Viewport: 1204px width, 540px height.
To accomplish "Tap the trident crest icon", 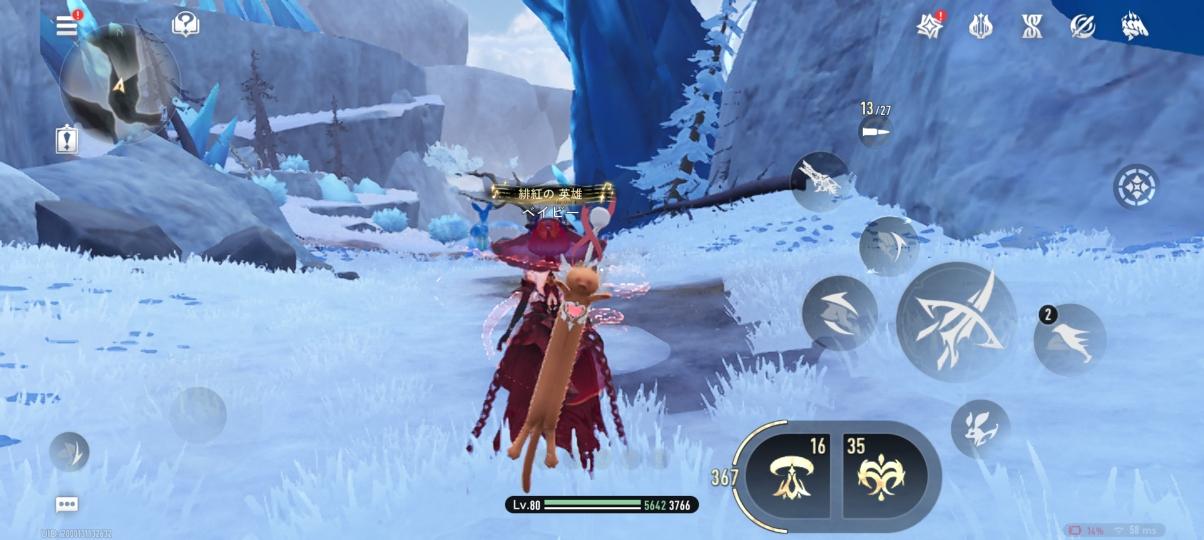I will 981,26.
